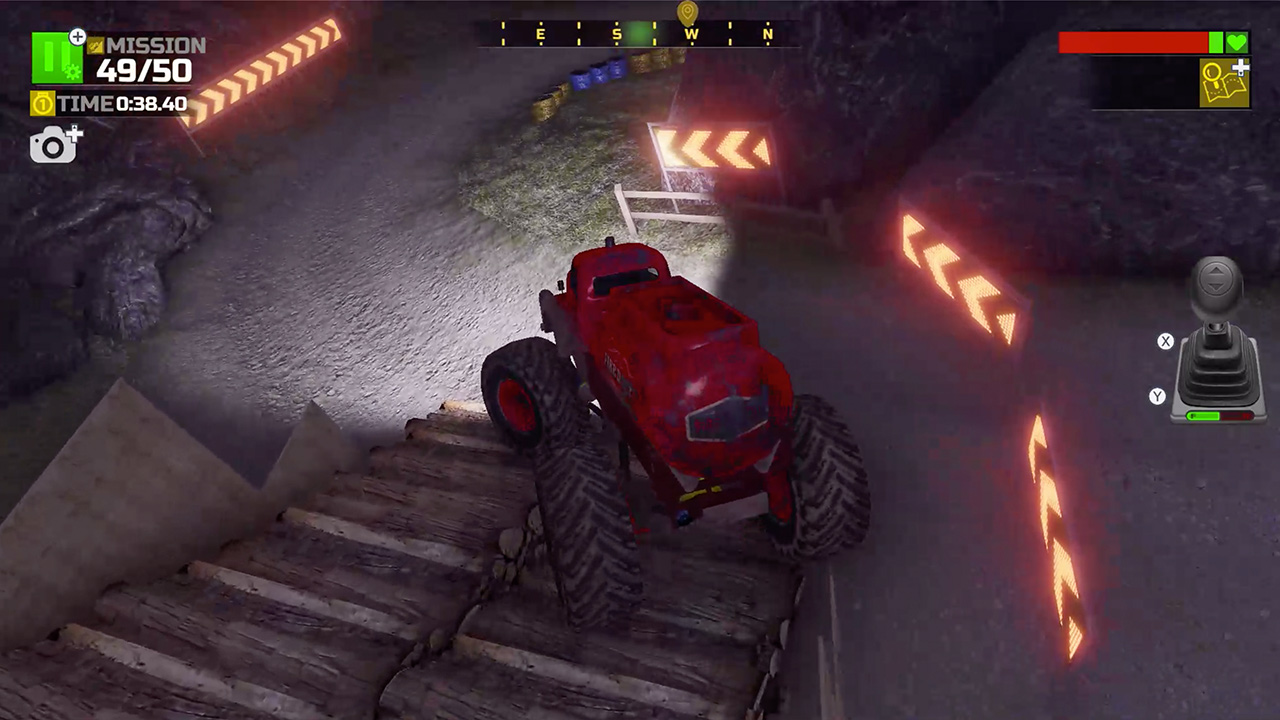Select the yellow mission badge icon

pos(94,46)
